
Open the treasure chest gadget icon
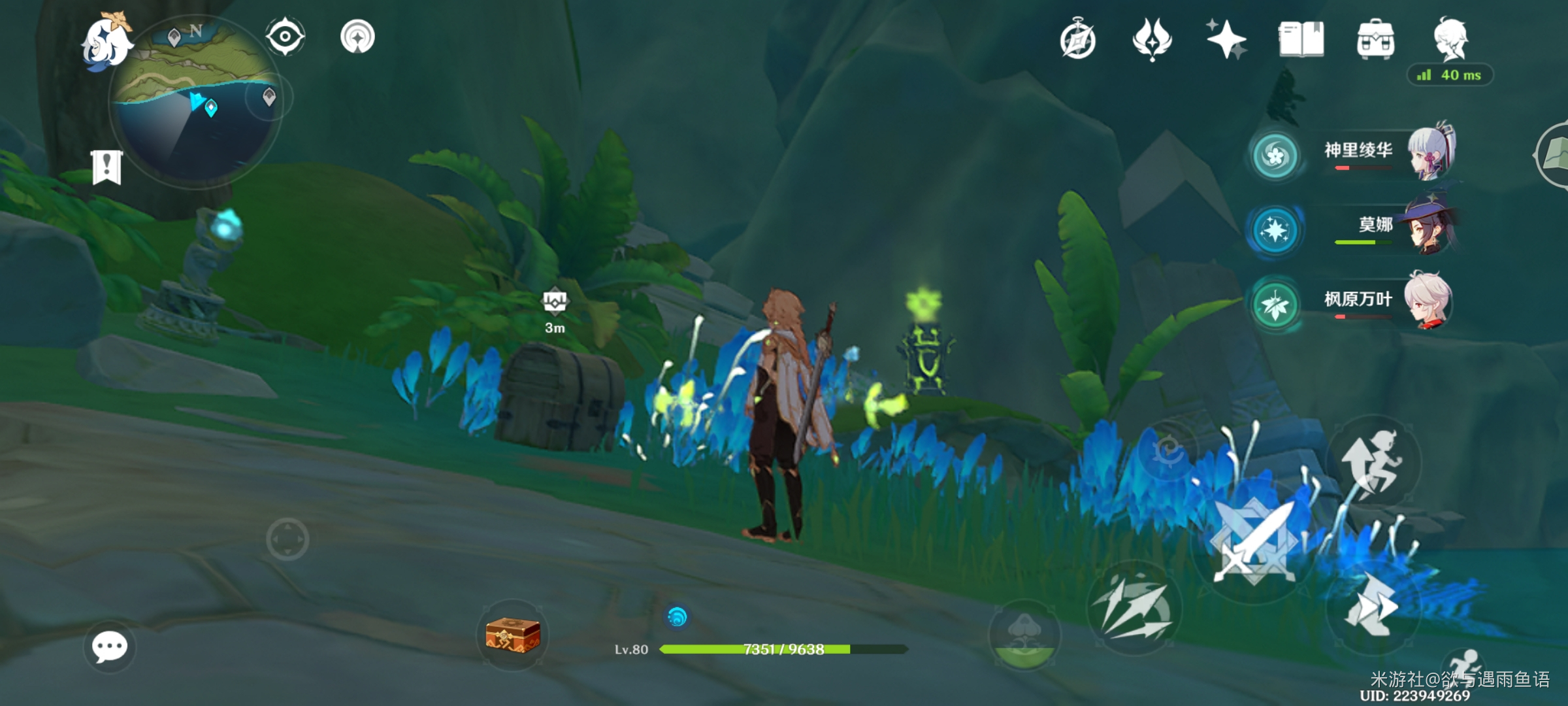[513, 635]
